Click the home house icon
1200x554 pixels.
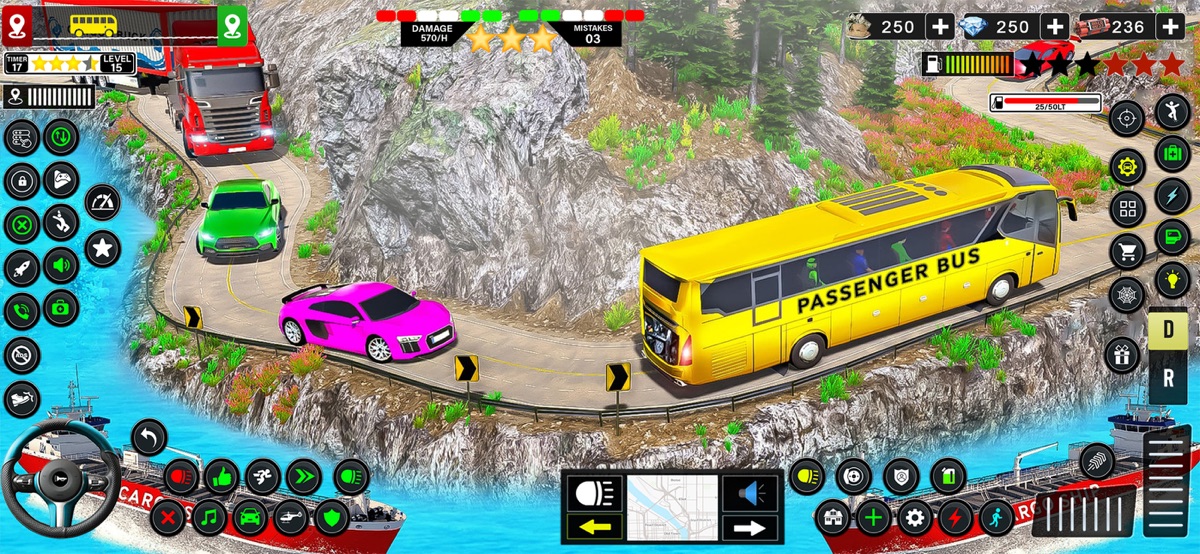[832, 518]
